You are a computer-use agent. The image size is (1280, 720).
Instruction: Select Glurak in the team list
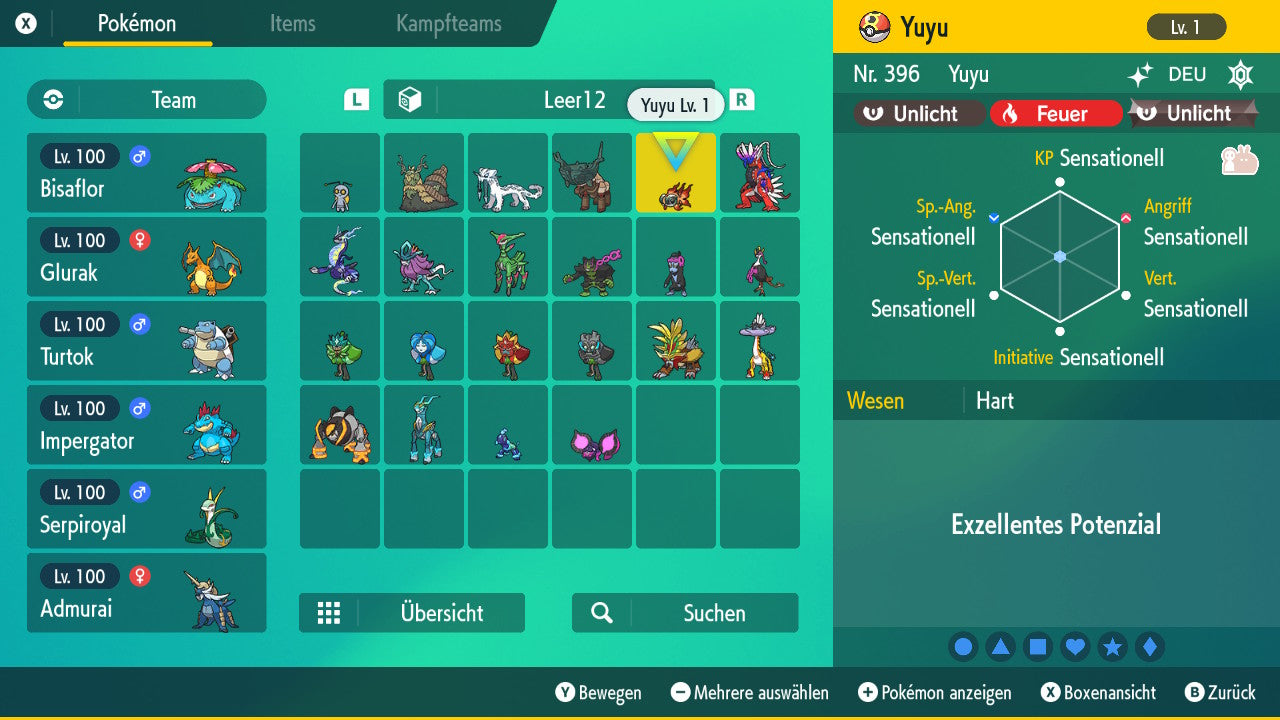(x=146, y=257)
